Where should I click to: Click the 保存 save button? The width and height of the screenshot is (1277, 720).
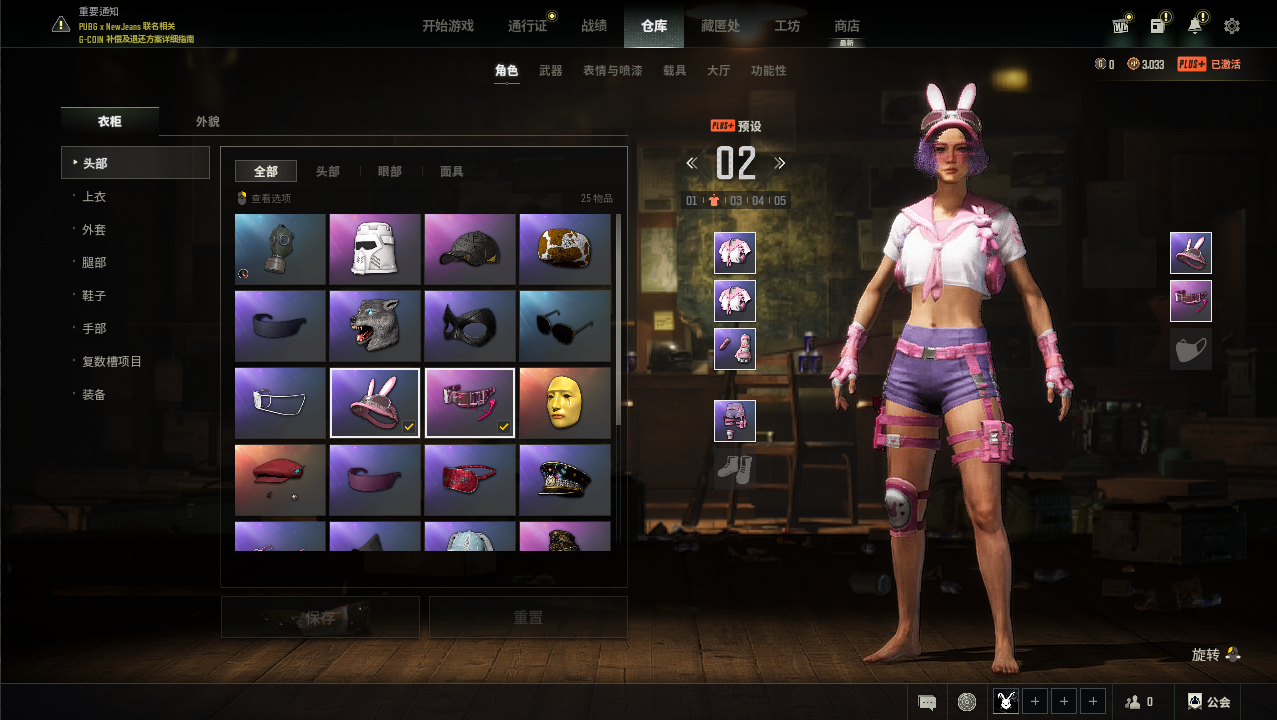(320, 618)
